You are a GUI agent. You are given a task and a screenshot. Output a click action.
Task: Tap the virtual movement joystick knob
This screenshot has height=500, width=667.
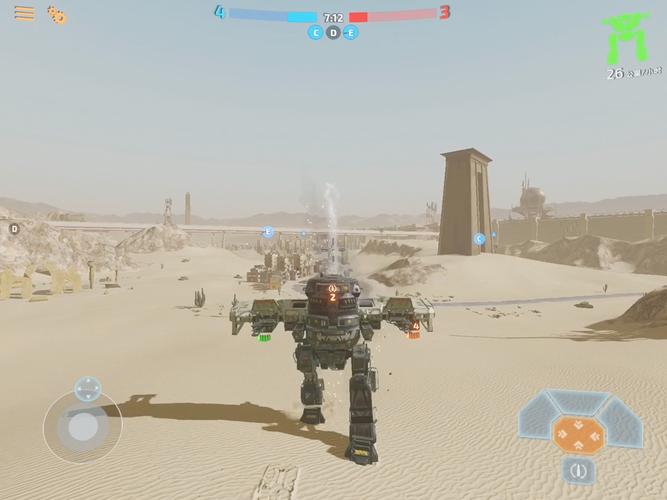pyautogui.click(x=83, y=427)
